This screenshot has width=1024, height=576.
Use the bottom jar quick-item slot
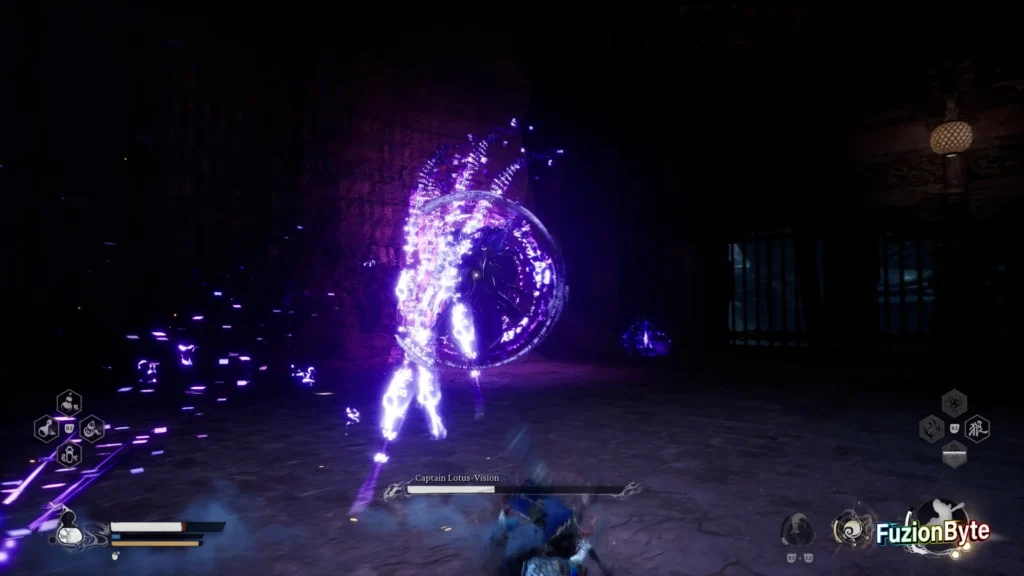(x=69, y=454)
